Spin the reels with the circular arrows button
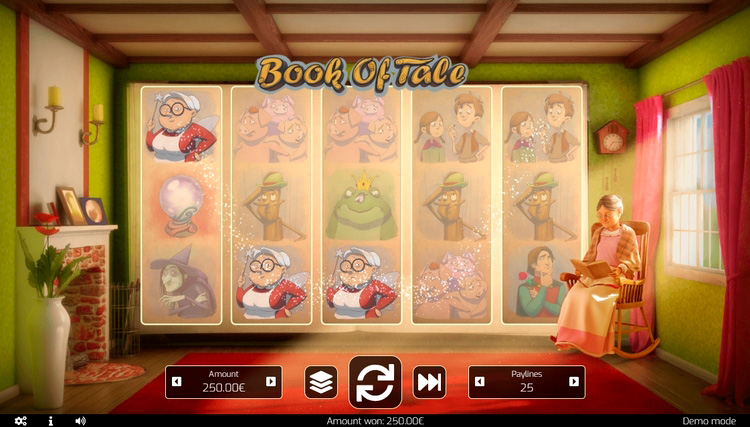 point(375,382)
